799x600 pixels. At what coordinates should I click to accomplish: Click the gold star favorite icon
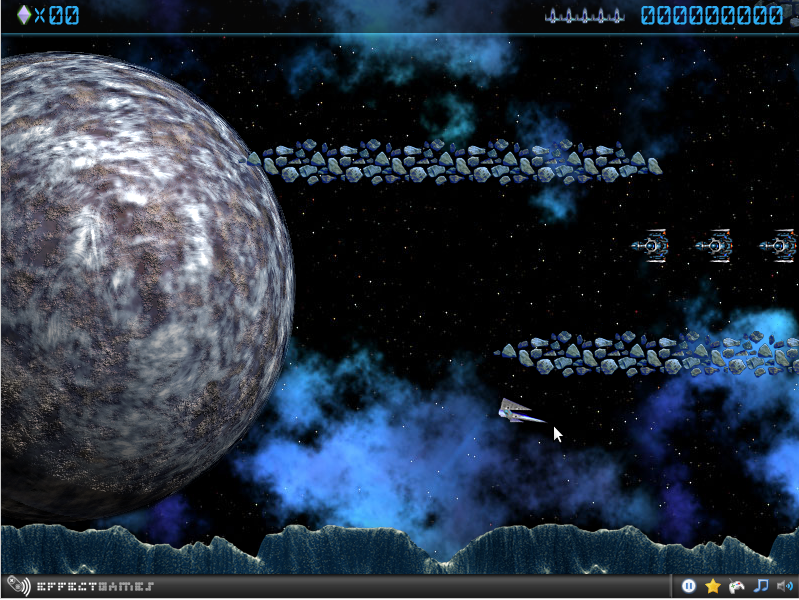coord(713,586)
